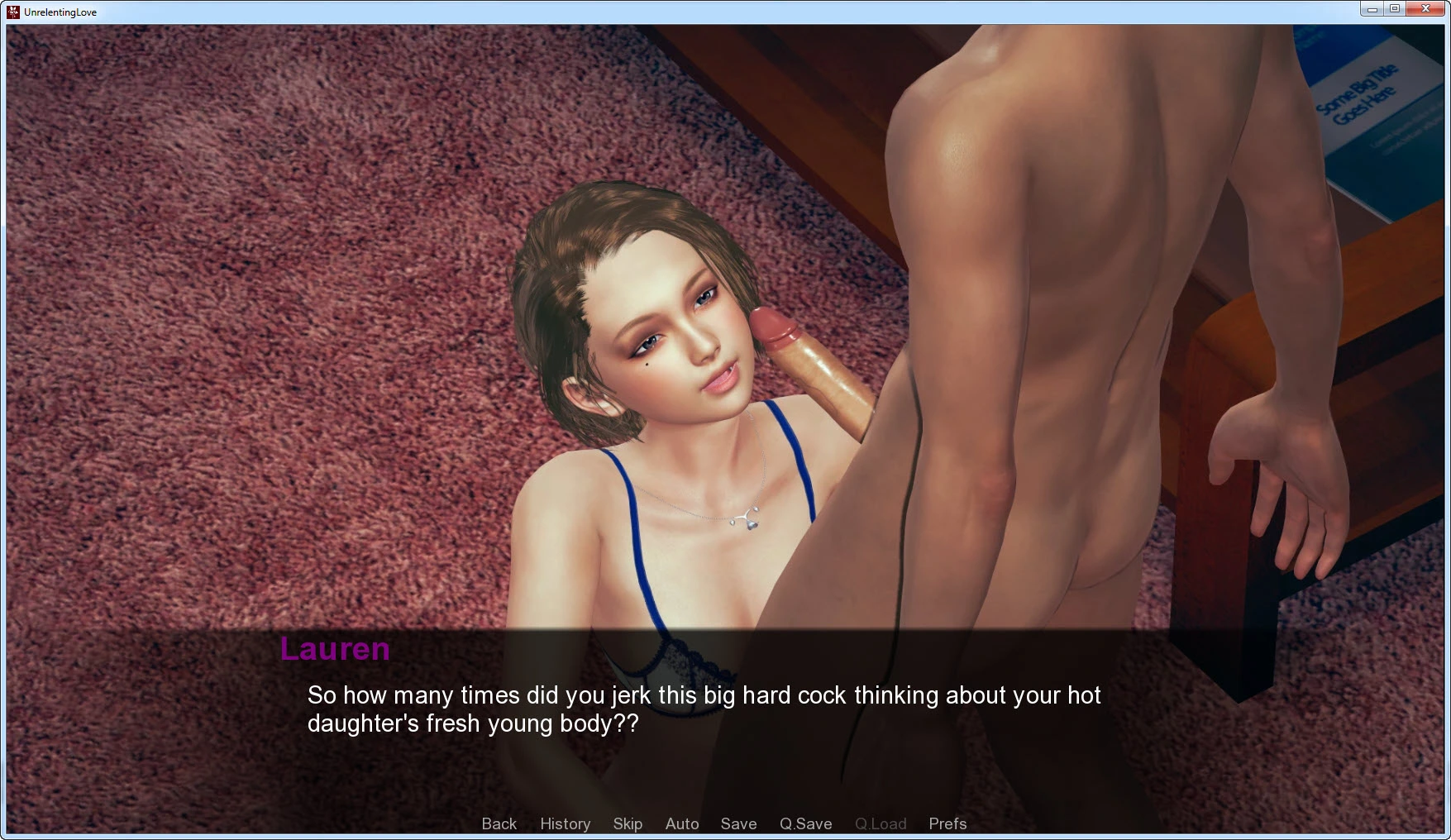
Task: Open the Prefs settings screen
Action: [x=947, y=823]
